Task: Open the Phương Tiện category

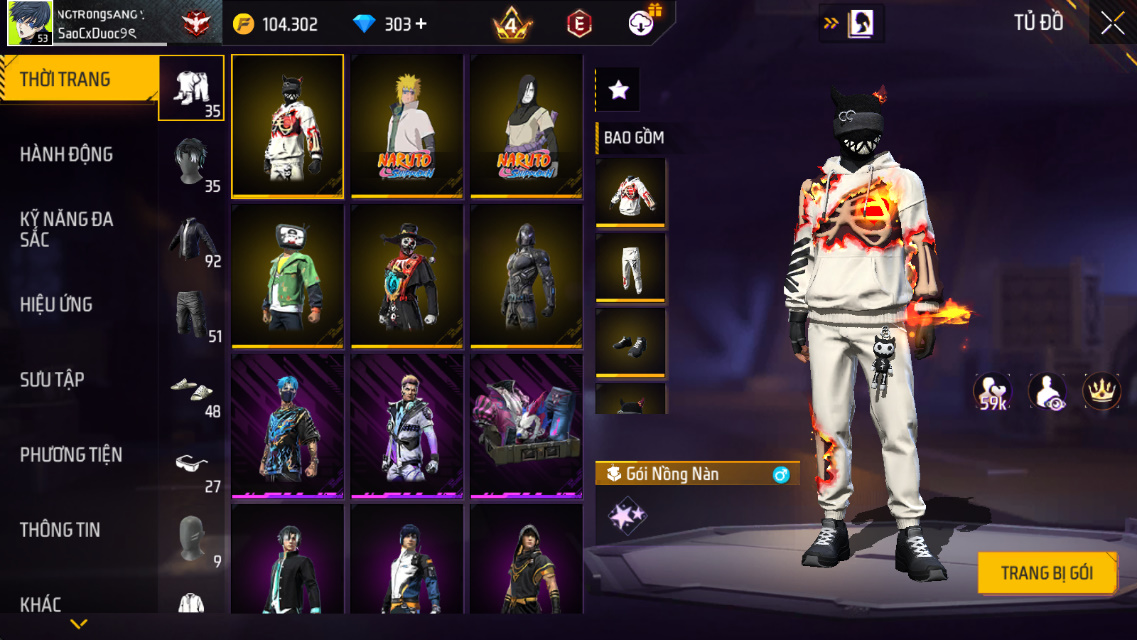Action: (71, 454)
